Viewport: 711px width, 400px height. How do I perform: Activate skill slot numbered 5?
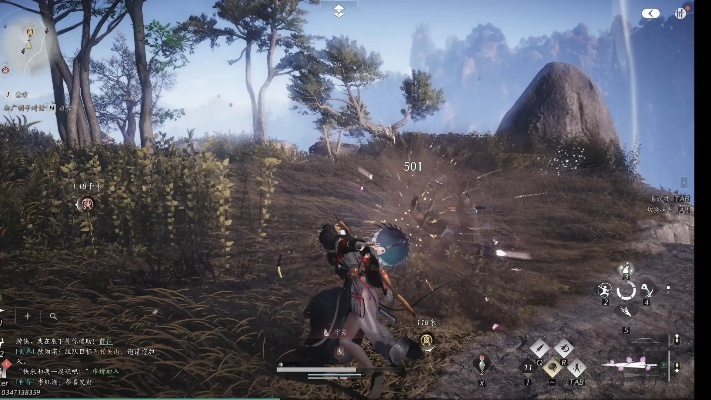pyautogui.click(x=626, y=312)
